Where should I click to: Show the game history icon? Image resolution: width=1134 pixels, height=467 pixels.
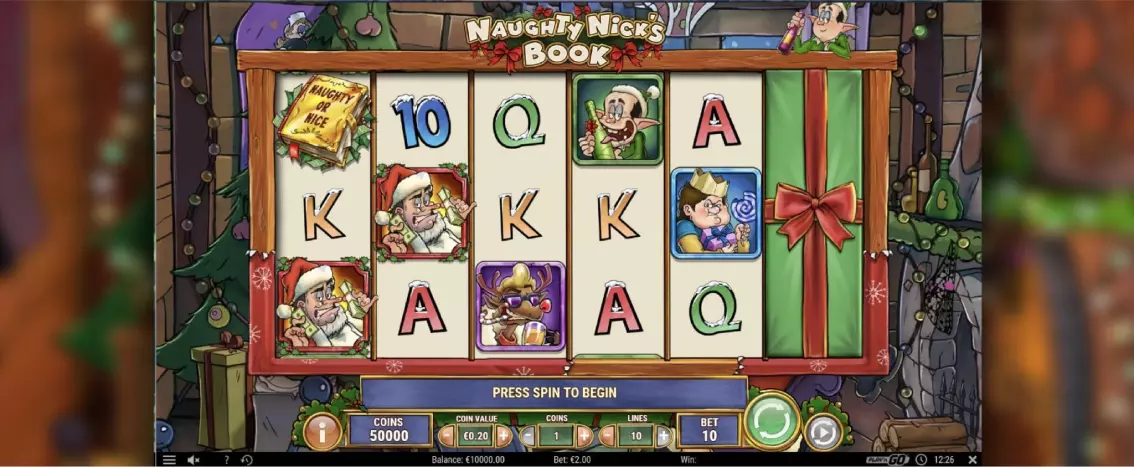(x=247, y=460)
